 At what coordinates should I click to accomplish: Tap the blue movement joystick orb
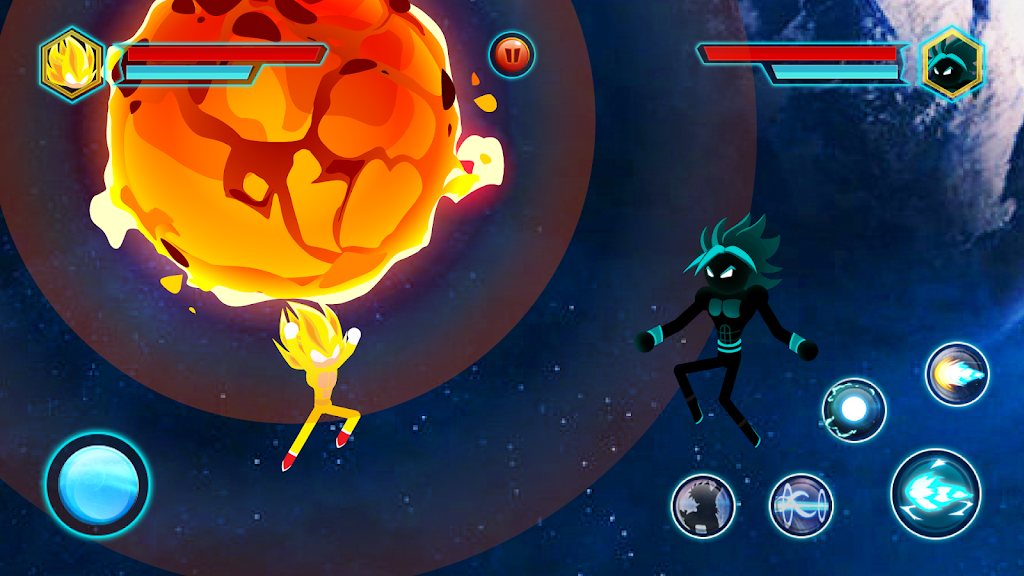tap(97, 484)
